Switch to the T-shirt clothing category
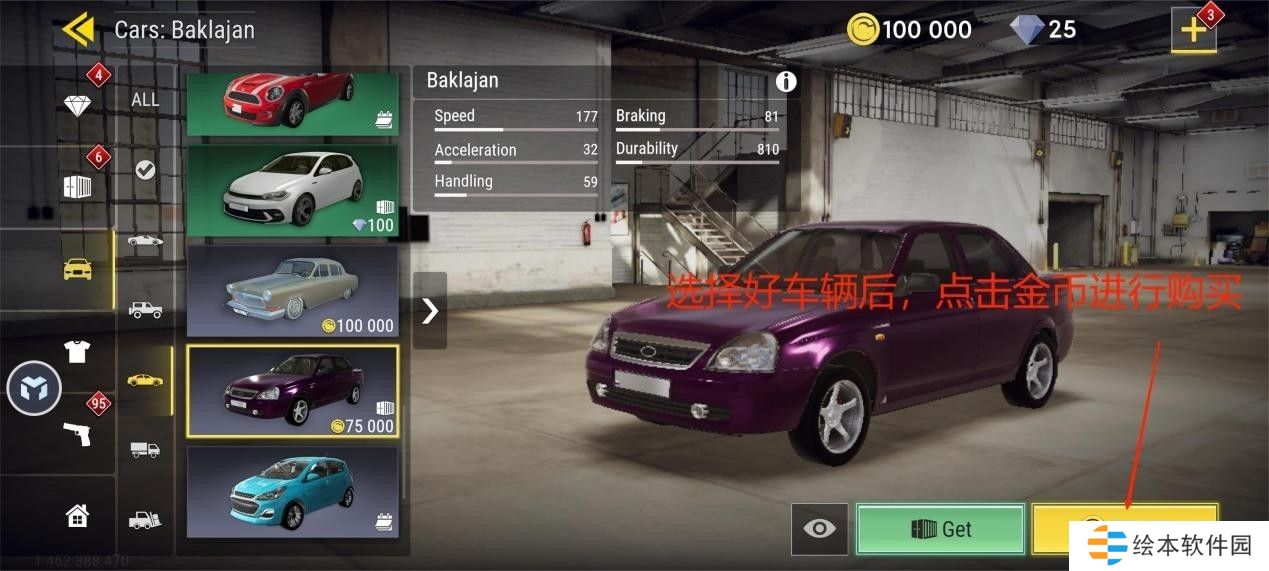Image resolution: width=1269 pixels, height=571 pixels. coord(77,351)
